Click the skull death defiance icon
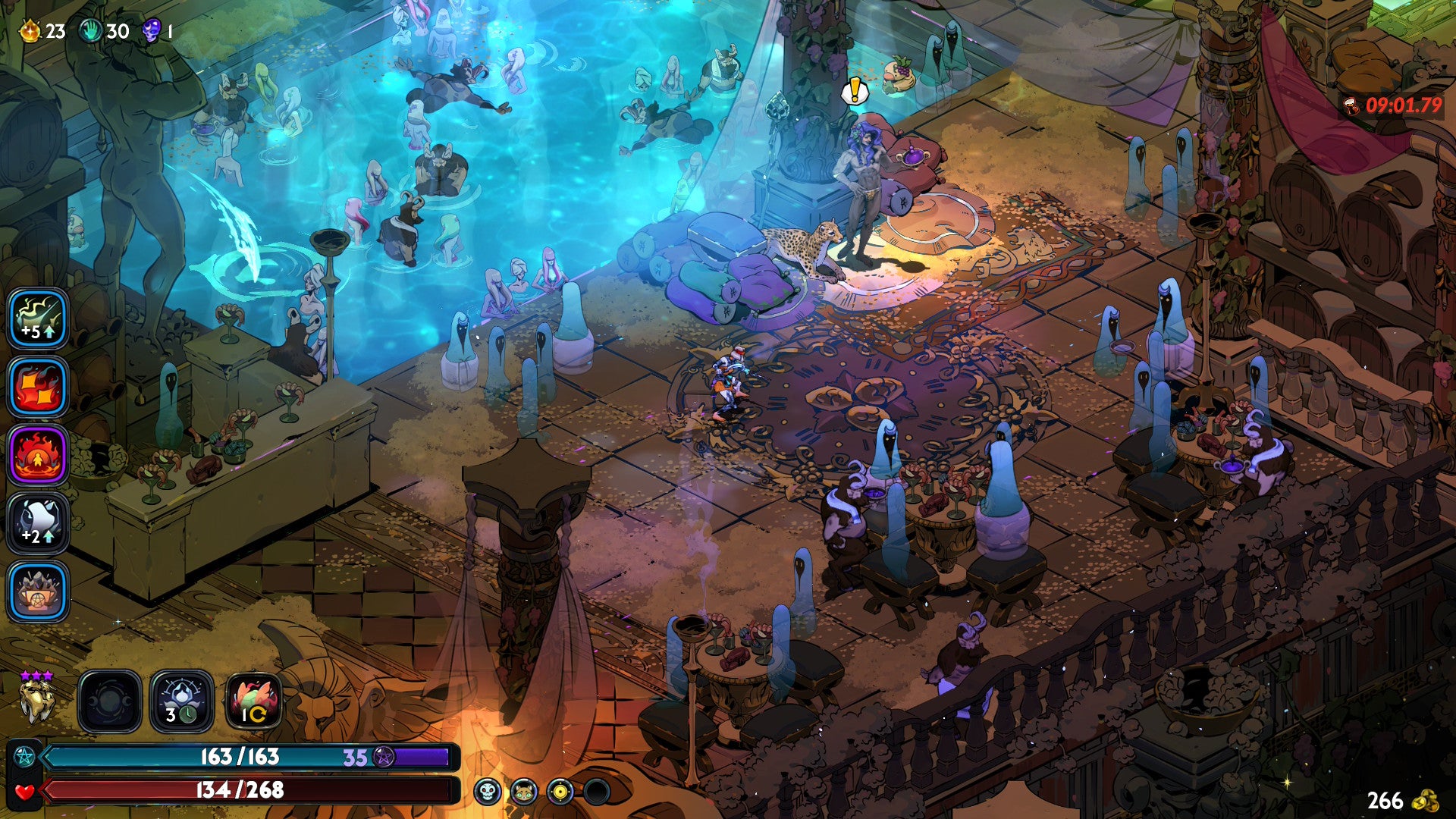 [487, 792]
